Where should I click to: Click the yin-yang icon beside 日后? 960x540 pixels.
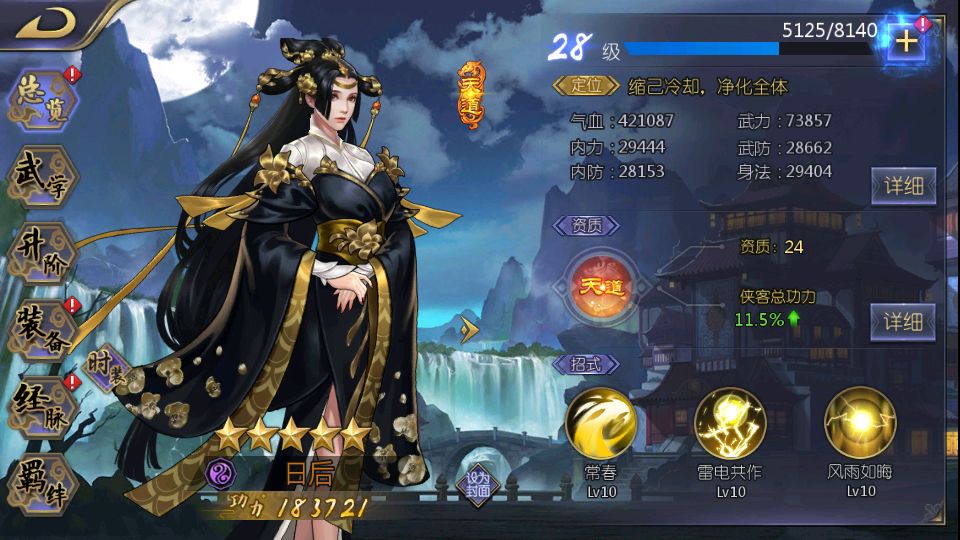coord(220,472)
